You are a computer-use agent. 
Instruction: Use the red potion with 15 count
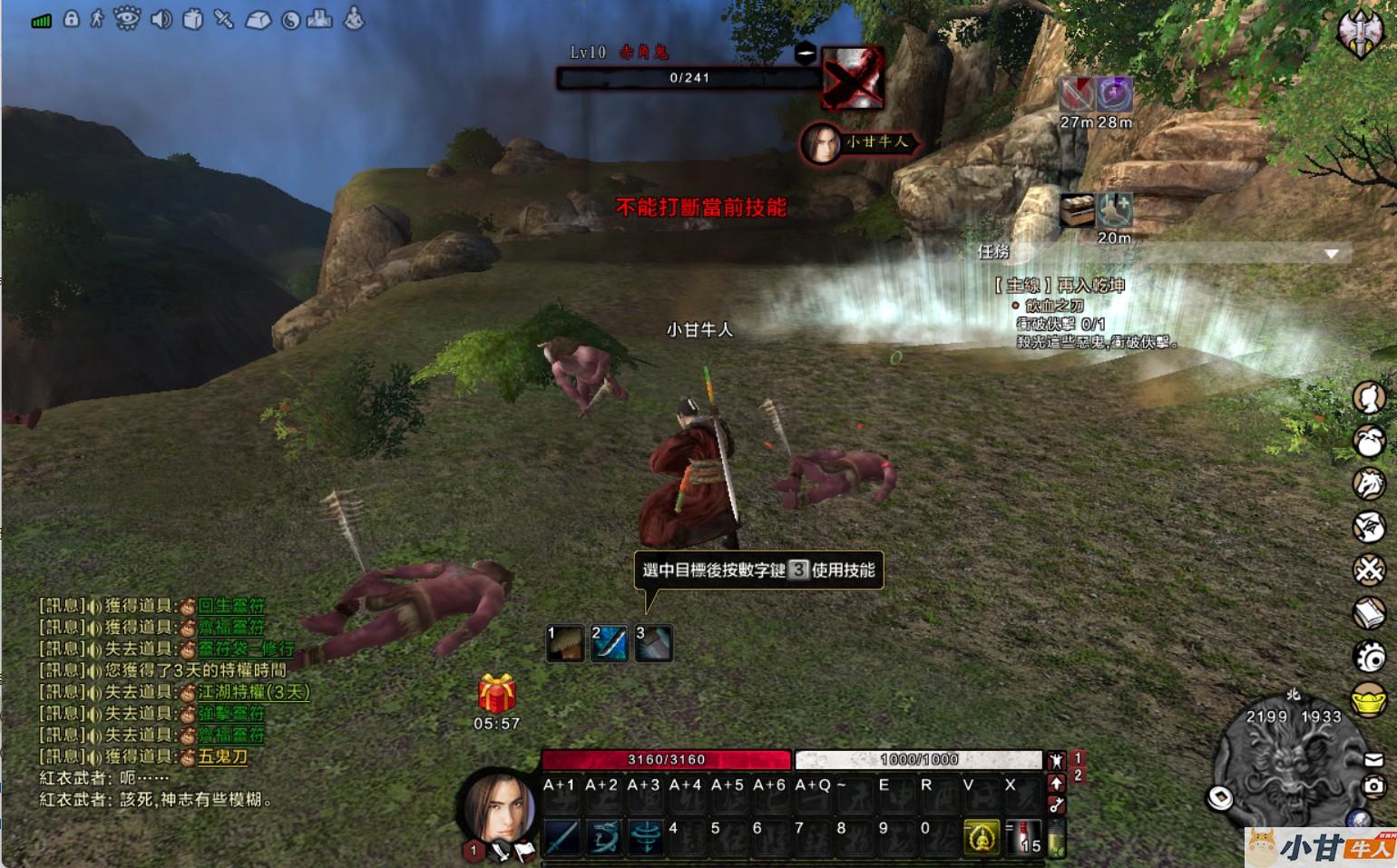coord(1023,837)
